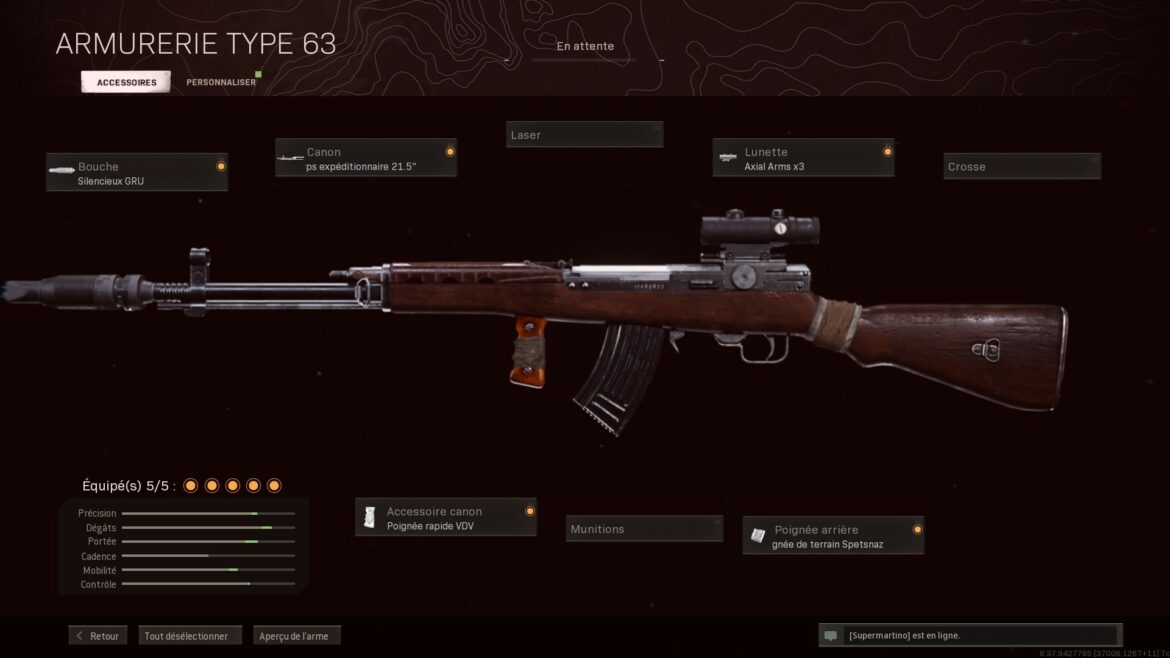Open the Accessoire canon Poignée rapide slot
This screenshot has height=658, width=1170.
[446, 517]
